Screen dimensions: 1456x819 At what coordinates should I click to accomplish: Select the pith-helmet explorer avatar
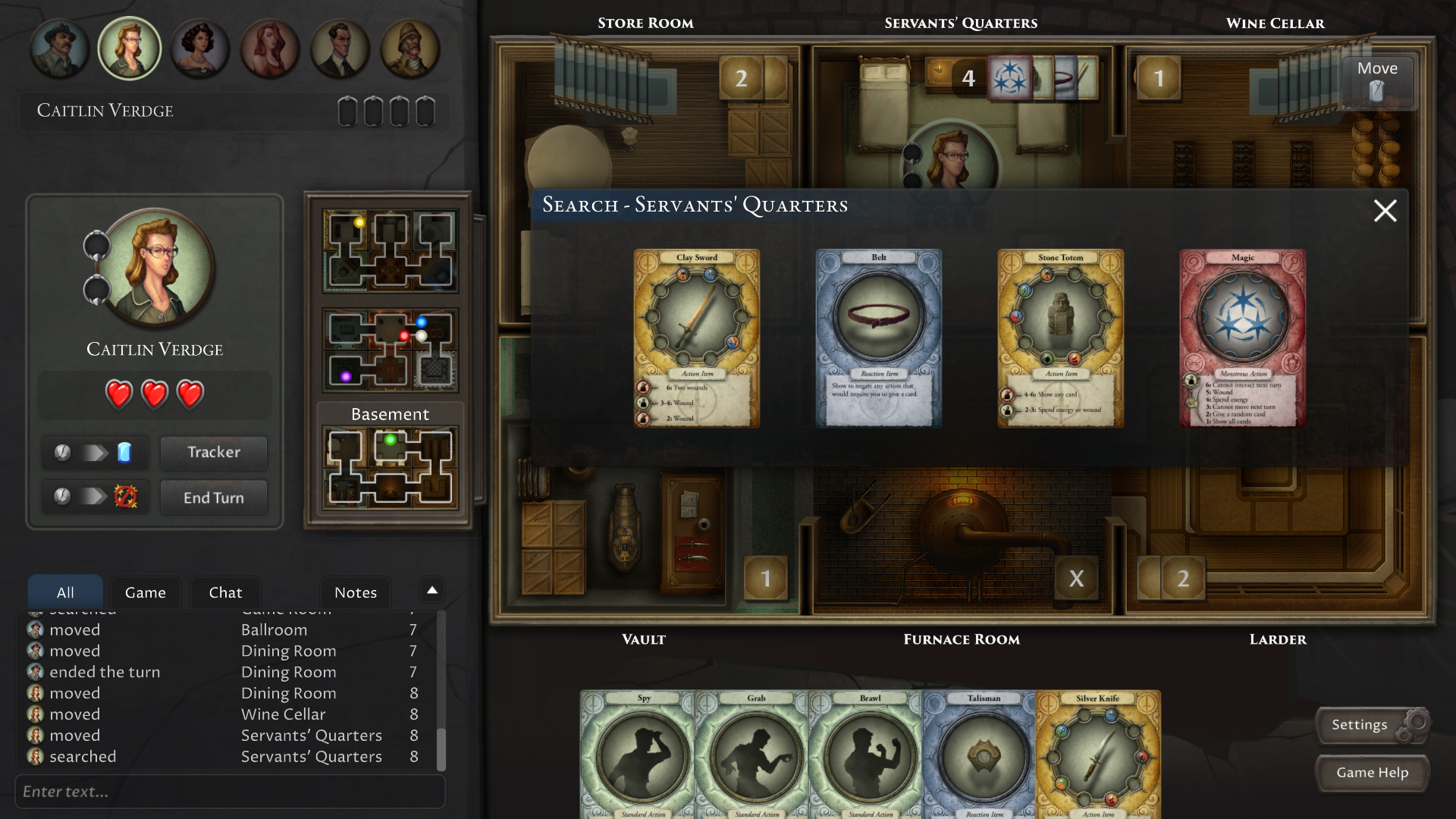pyautogui.click(x=410, y=48)
